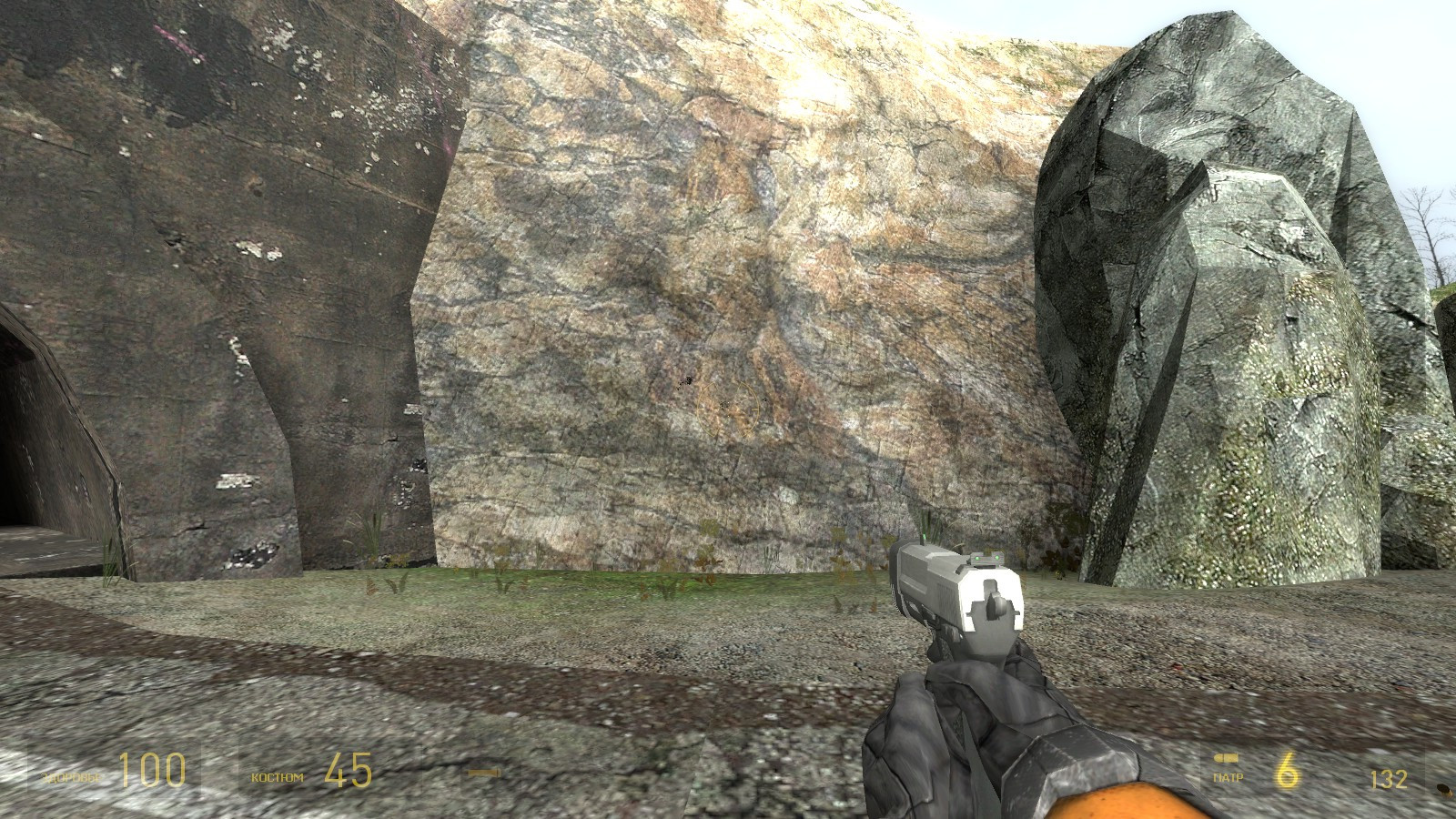Click the orange clip icon beside ПАТР
The height and width of the screenshot is (819, 1456).
pos(1228,759)
